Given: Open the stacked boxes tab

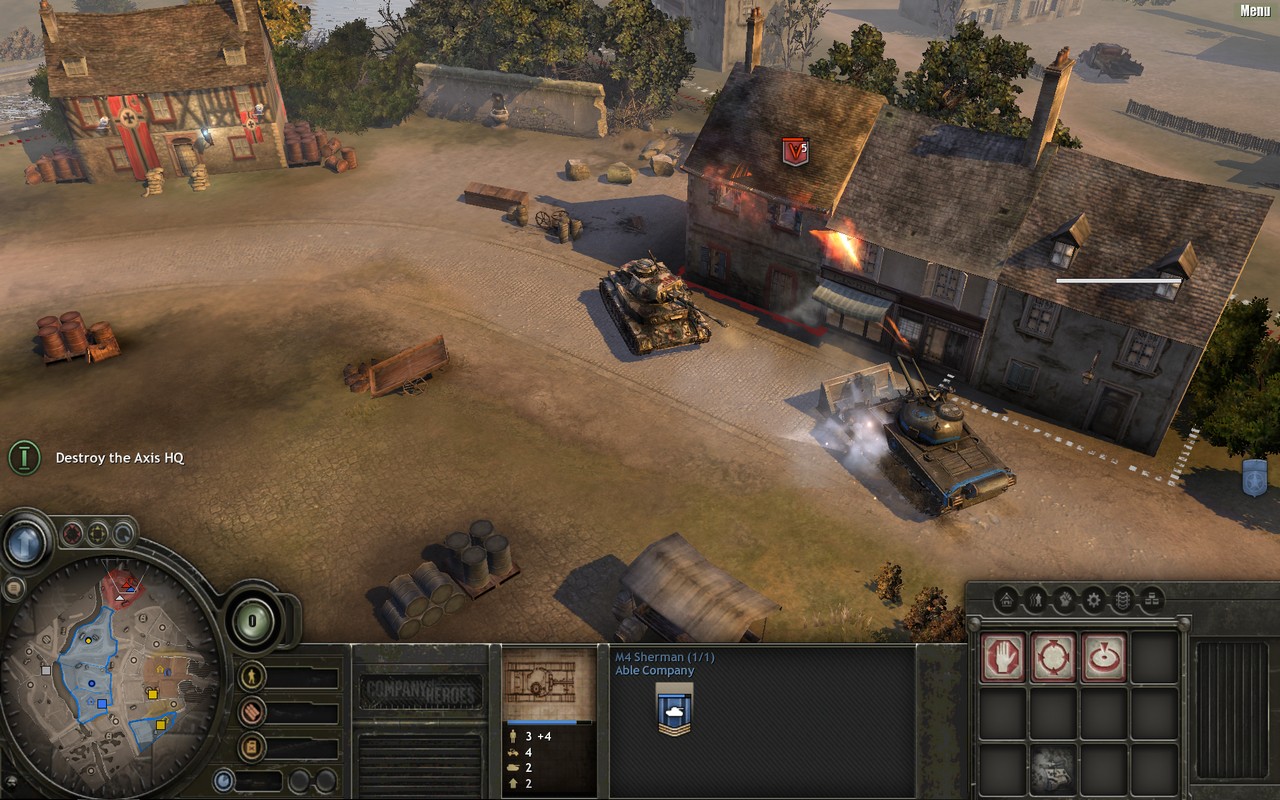Looking at the screenshot, I should coord(1152,600).
